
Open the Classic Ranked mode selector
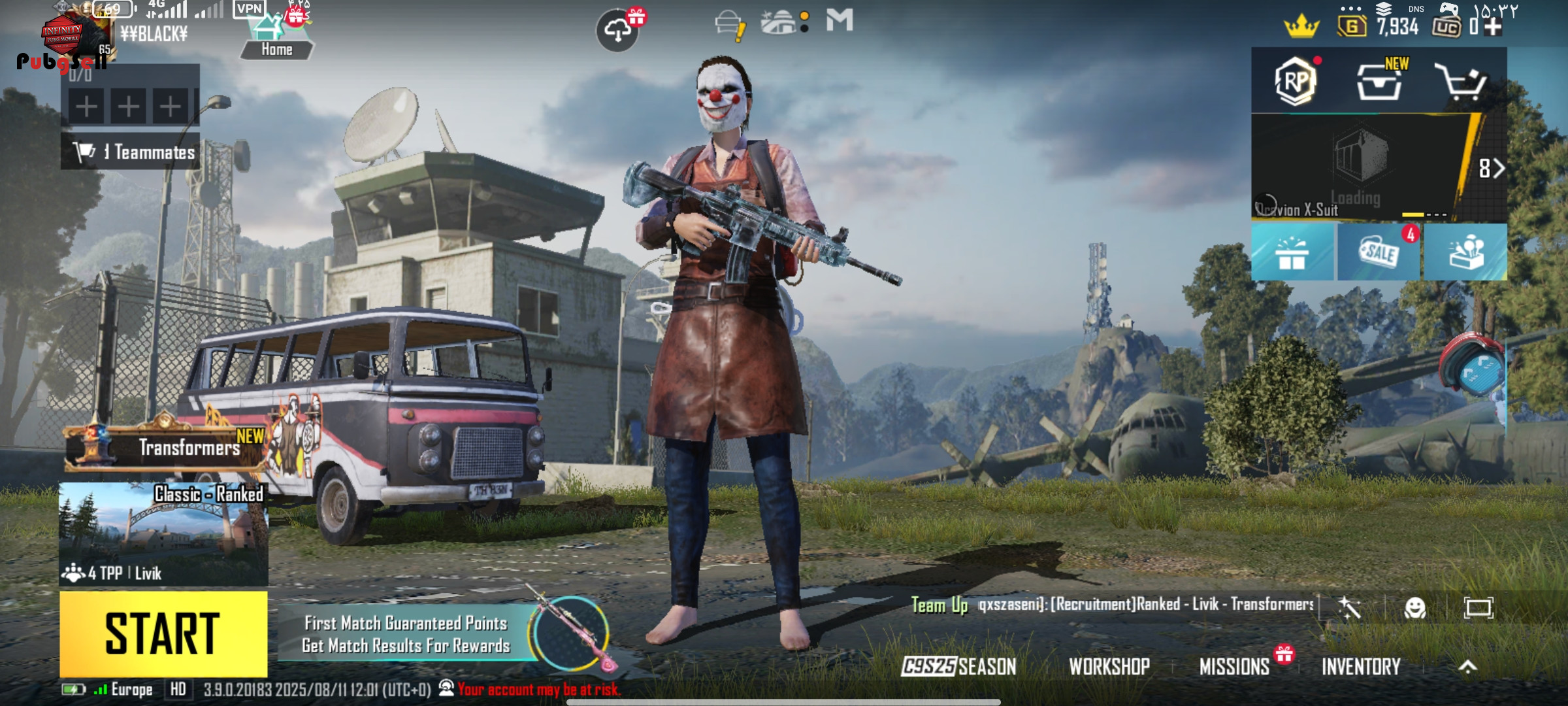pos(163,533)
